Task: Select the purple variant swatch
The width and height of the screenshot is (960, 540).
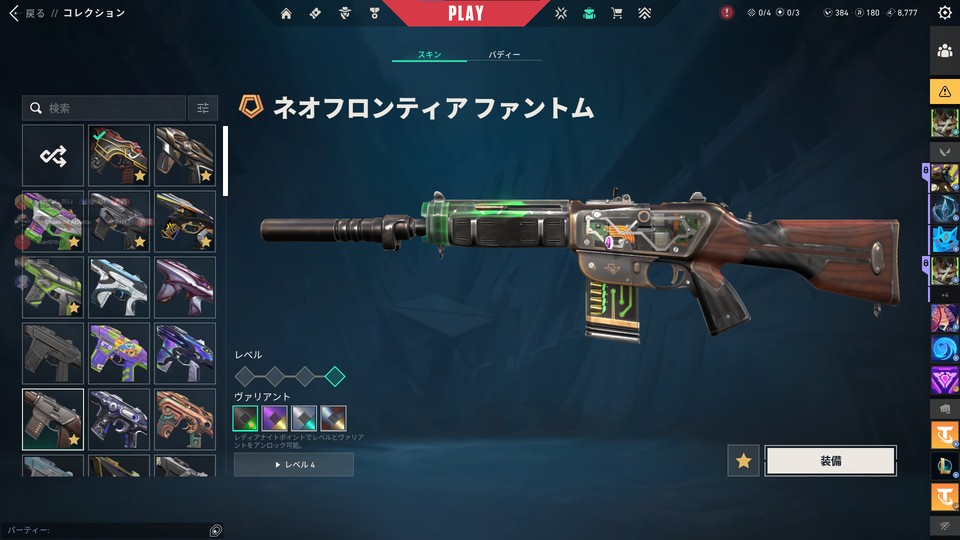Action: click(275, 418)
